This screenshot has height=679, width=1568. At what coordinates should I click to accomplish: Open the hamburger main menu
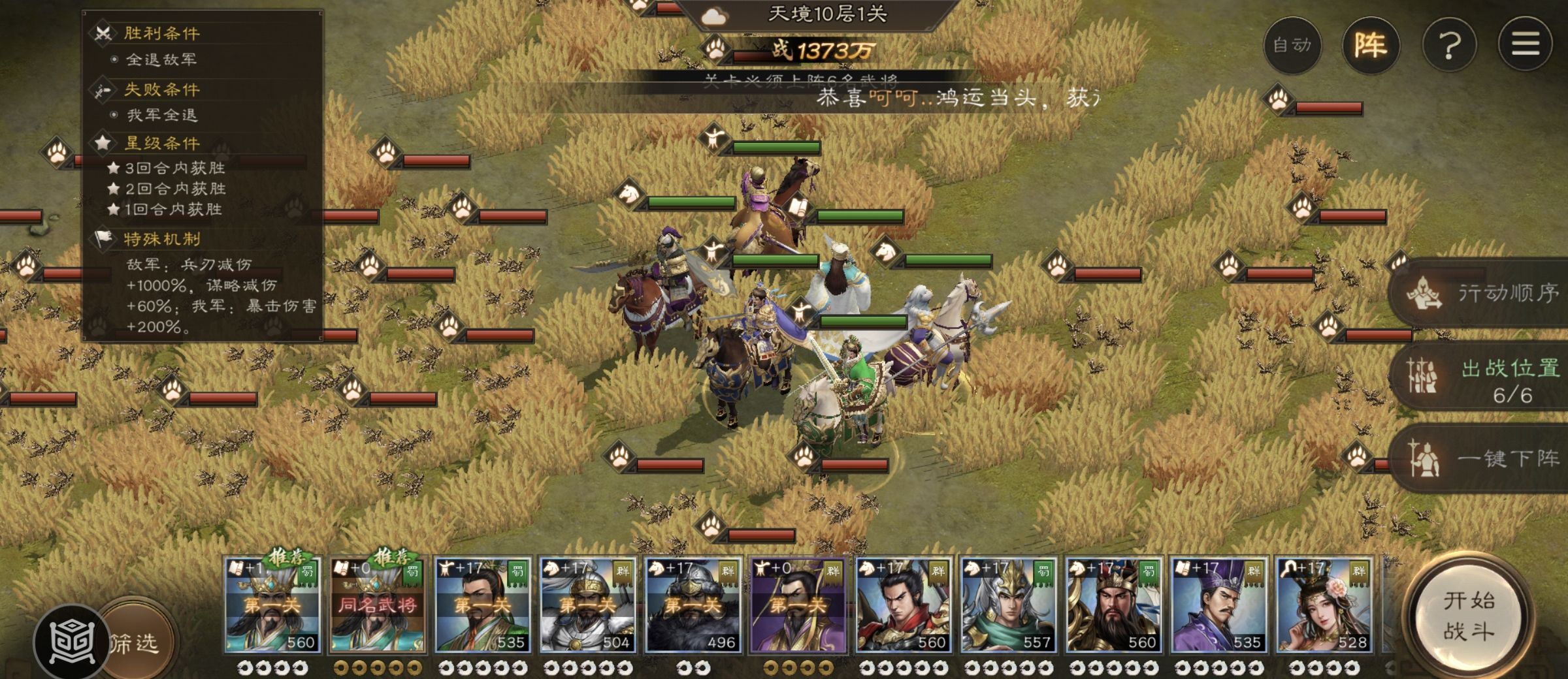click(1526, 45)
